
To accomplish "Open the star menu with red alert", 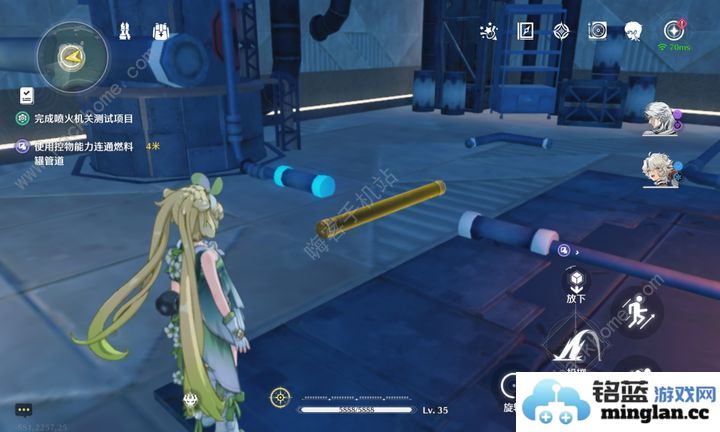I will (x=672, y=31).
